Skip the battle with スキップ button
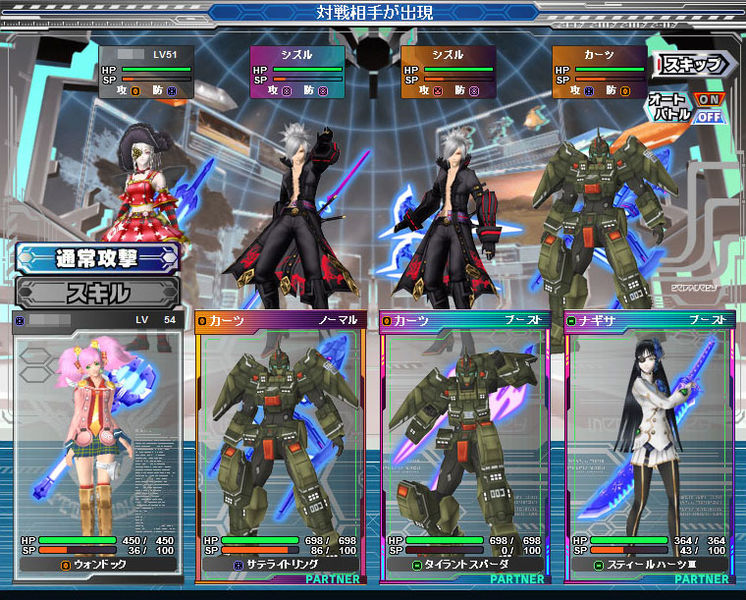Screen dimensions: 746x600 (690, 64)
